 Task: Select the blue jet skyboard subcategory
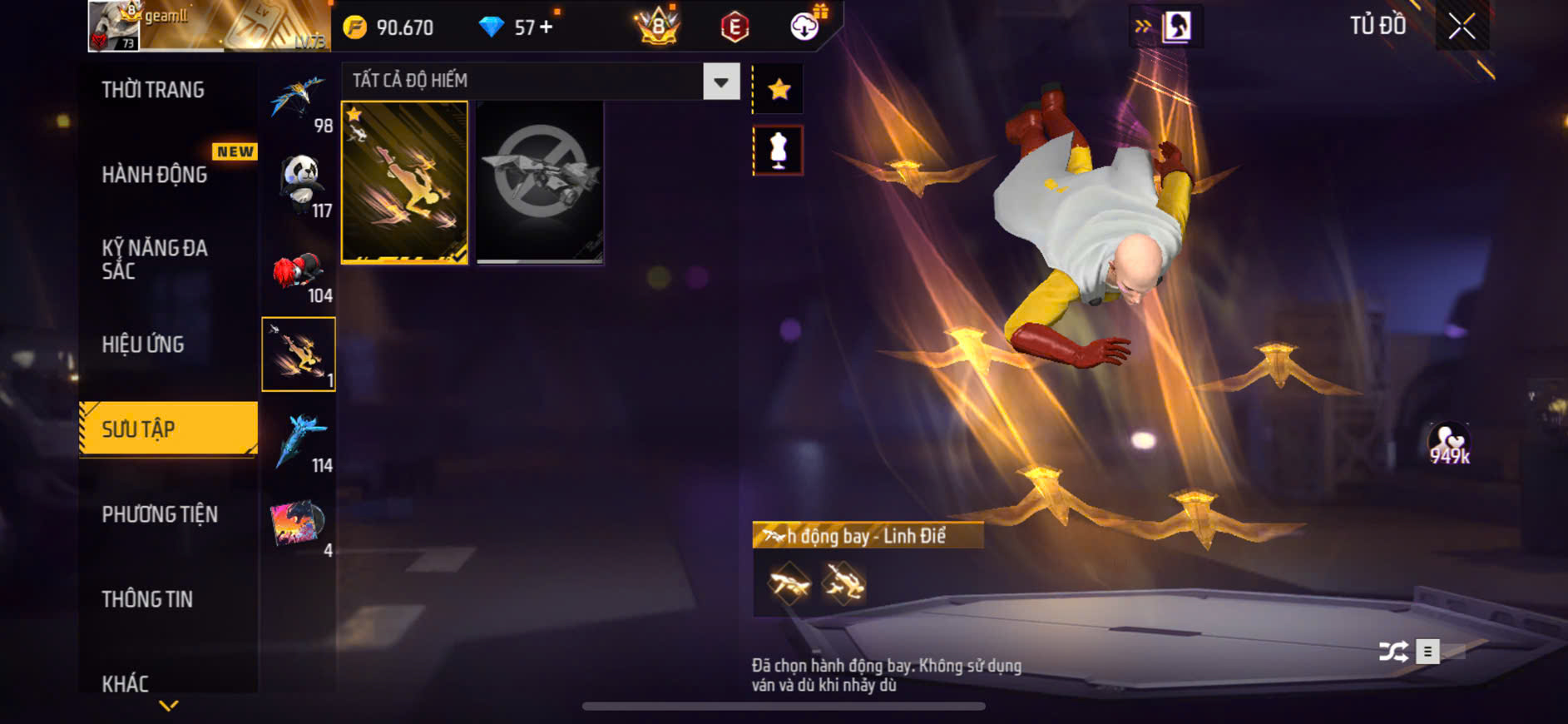point(299,440)
